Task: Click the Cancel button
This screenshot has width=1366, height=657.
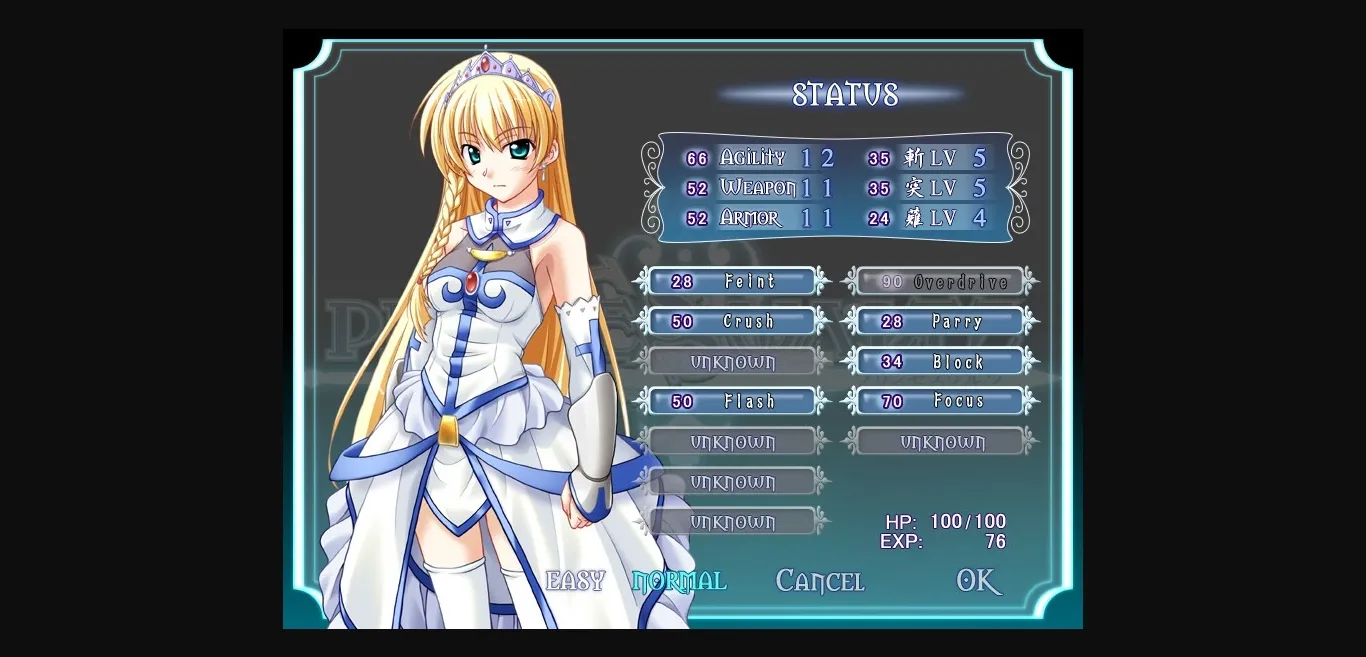Action: pos(819,581)
